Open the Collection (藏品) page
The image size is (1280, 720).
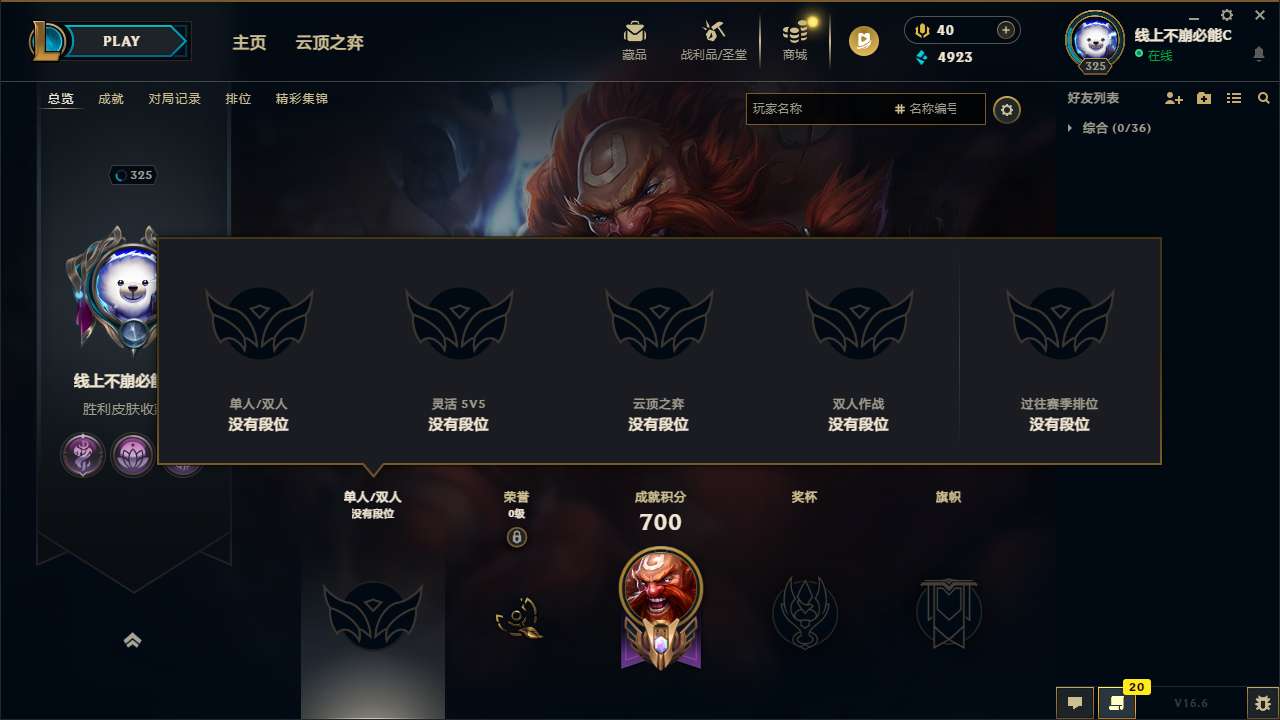pos(634,40)
